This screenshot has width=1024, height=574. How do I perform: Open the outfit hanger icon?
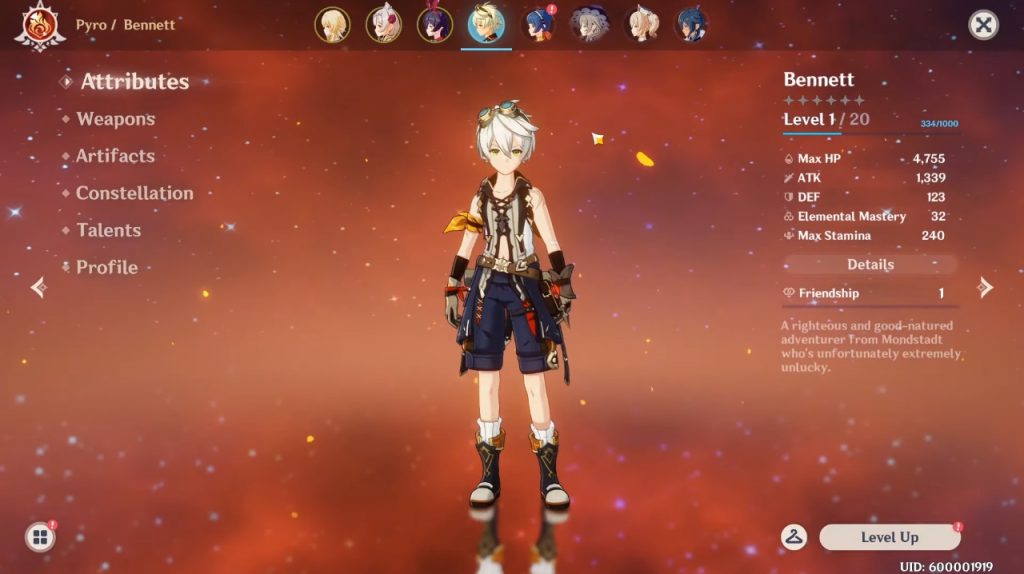[x=795, y=537]
